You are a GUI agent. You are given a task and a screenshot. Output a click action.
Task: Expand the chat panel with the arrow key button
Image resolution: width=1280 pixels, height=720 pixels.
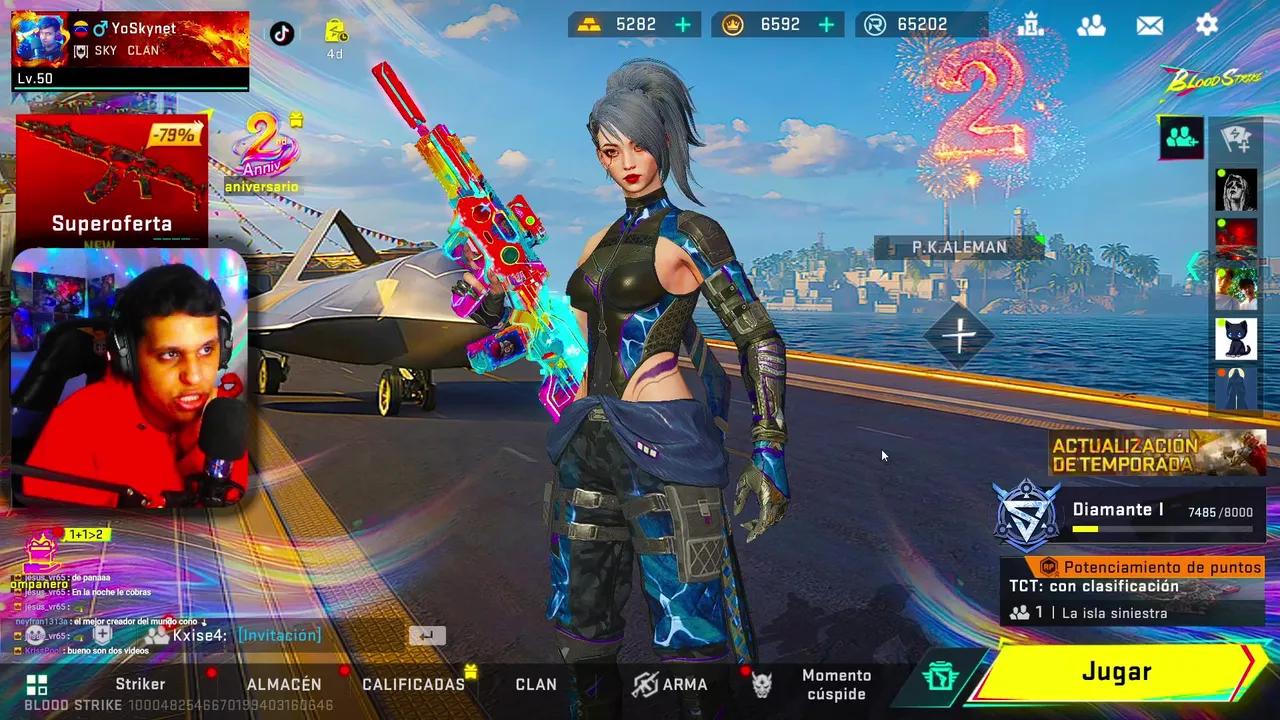point(429,634)
